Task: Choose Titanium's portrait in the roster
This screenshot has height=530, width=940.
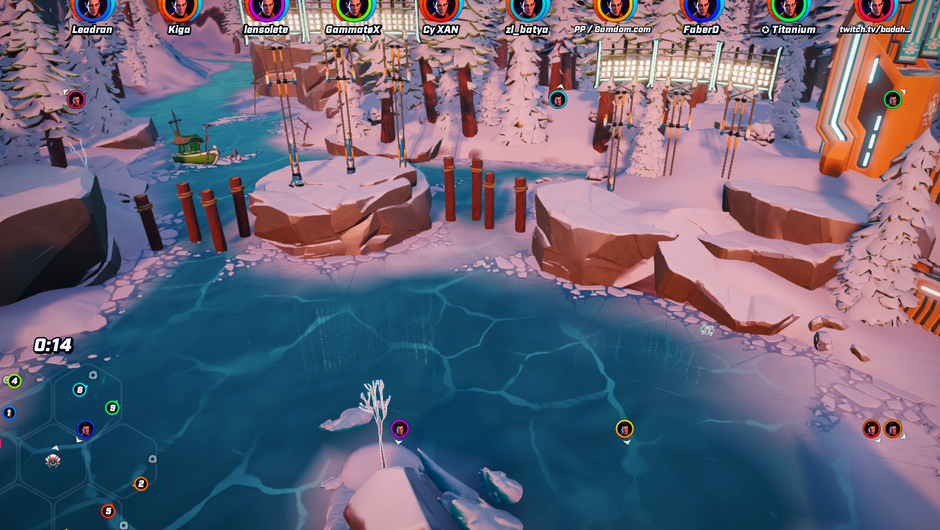Action: [788, 9]
